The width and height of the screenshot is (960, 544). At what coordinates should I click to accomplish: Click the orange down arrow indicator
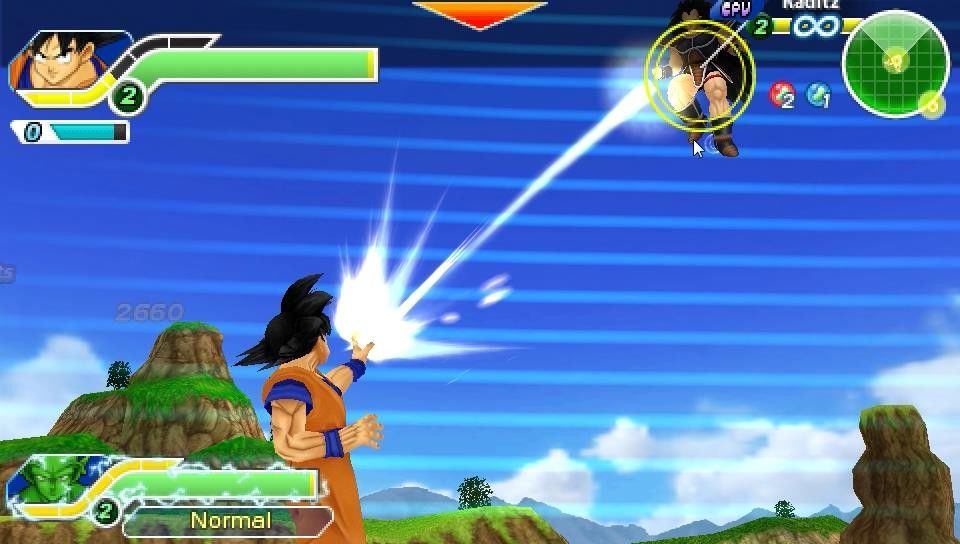coord(479,14)
